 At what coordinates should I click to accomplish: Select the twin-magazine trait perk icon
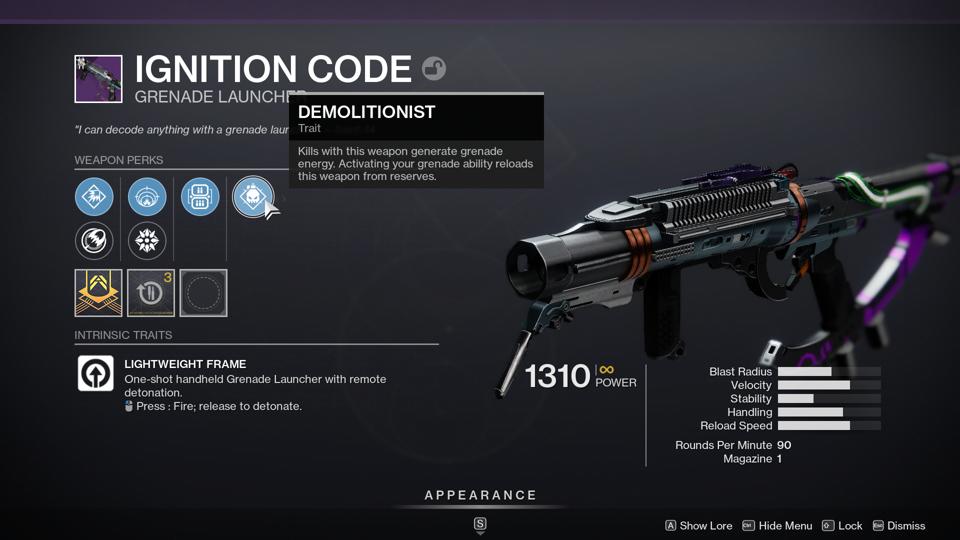[200, 197]
